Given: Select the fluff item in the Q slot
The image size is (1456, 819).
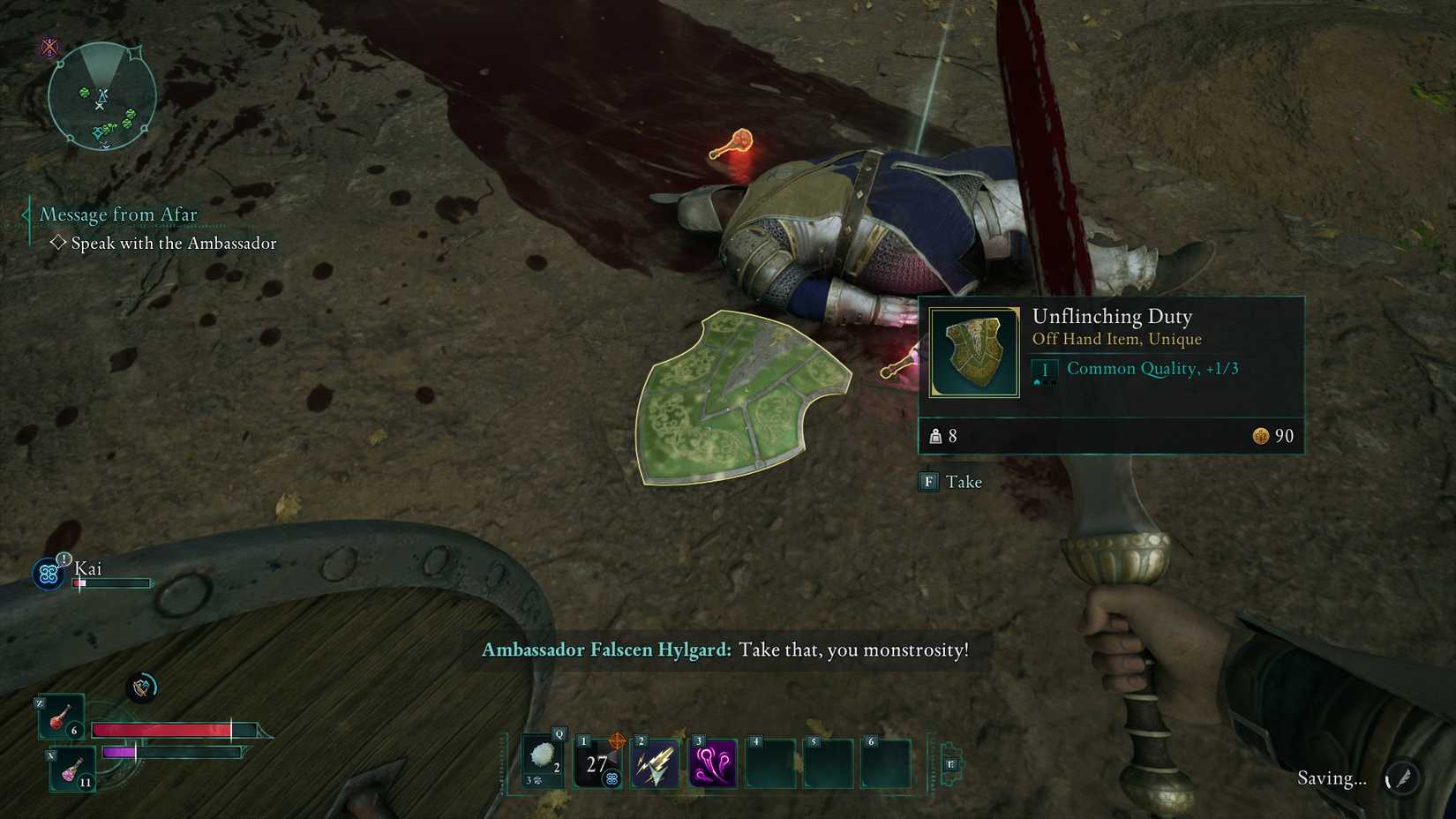Looking at the screenshot, I should point(542,755).
